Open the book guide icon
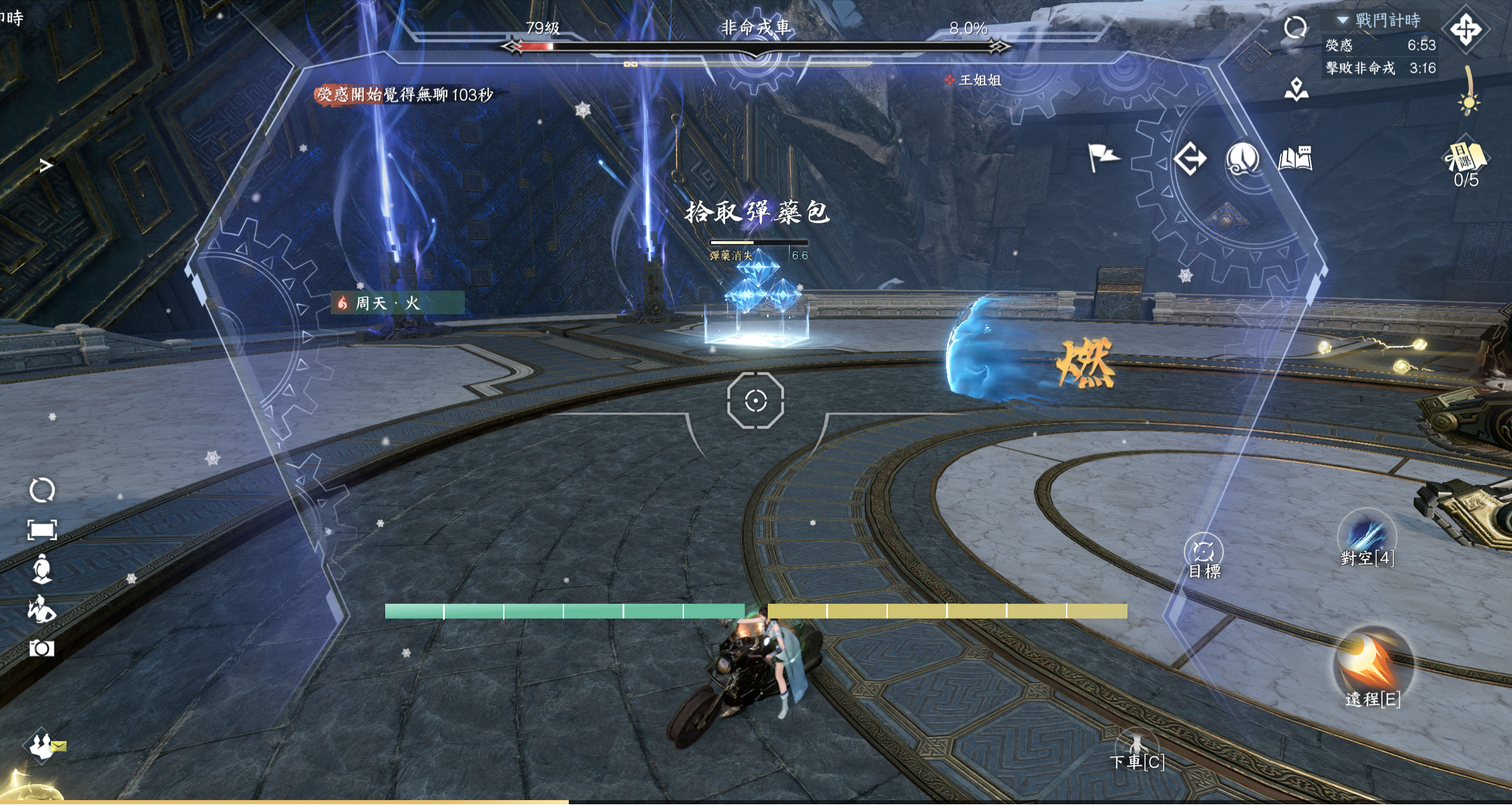 (x=1295, y=158)
